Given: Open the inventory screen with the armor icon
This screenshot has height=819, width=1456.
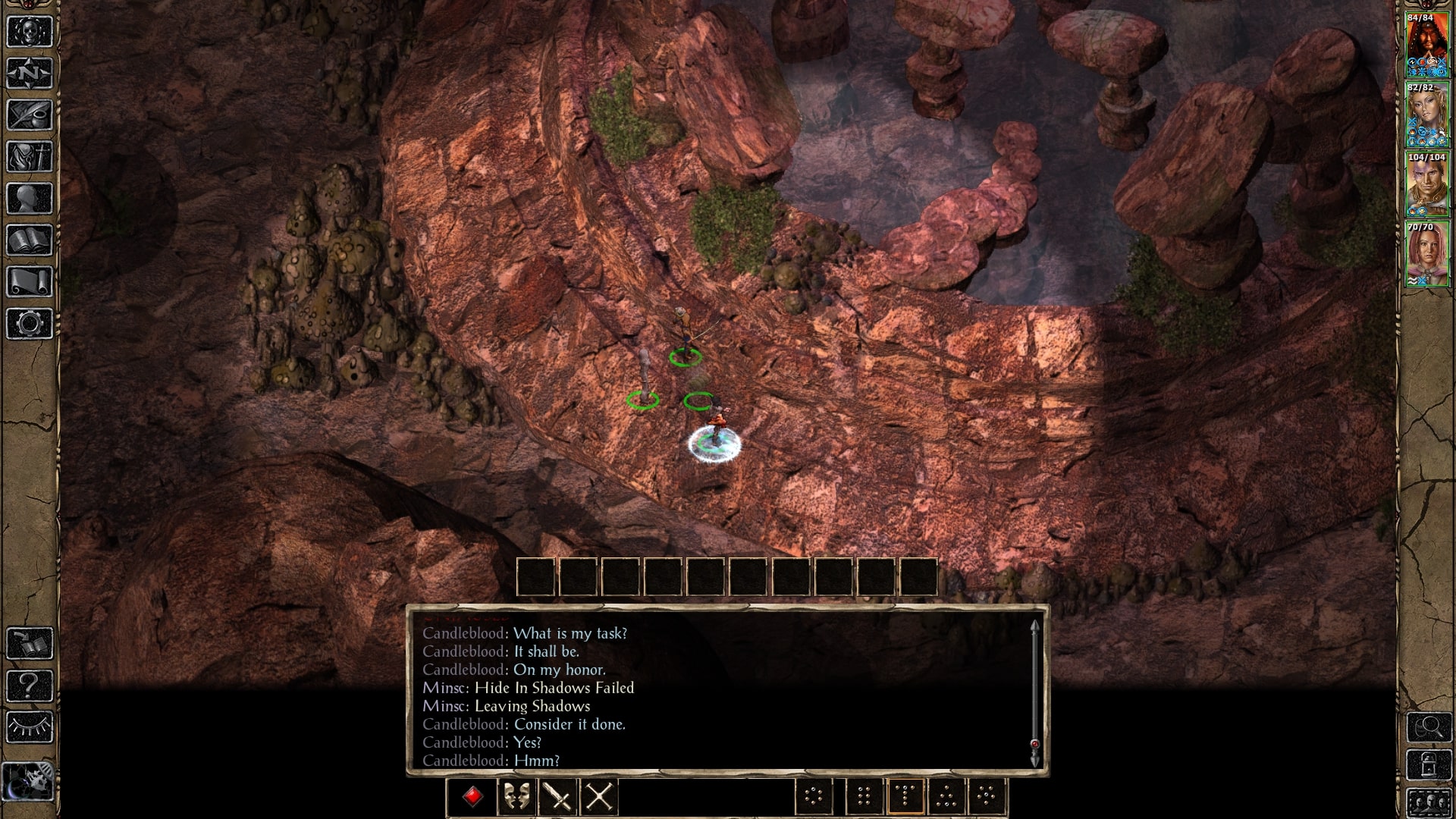Looking at the screenshot, I should click(x=30, y=157).
